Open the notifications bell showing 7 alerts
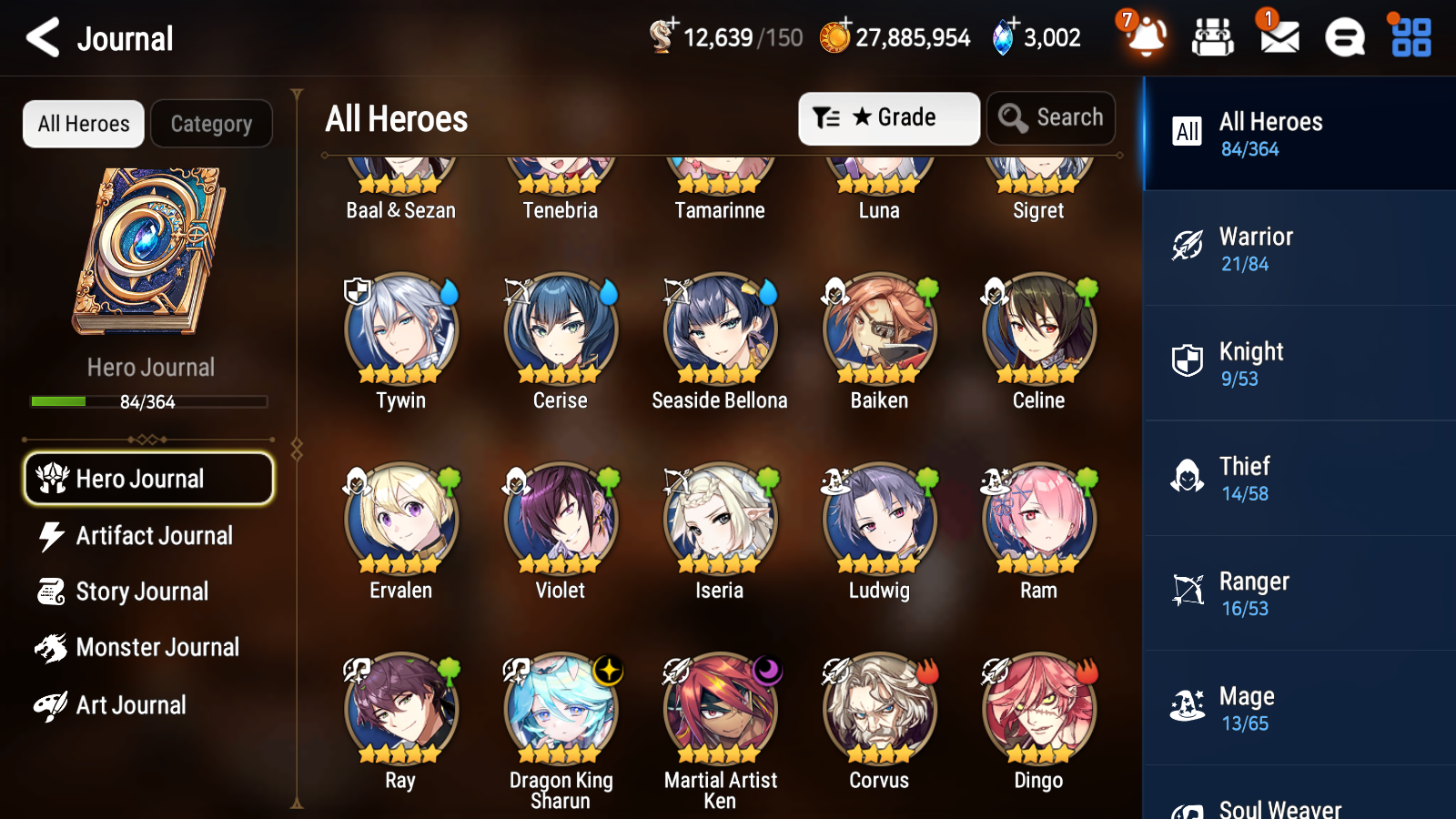 click(x=1146, y=39)
